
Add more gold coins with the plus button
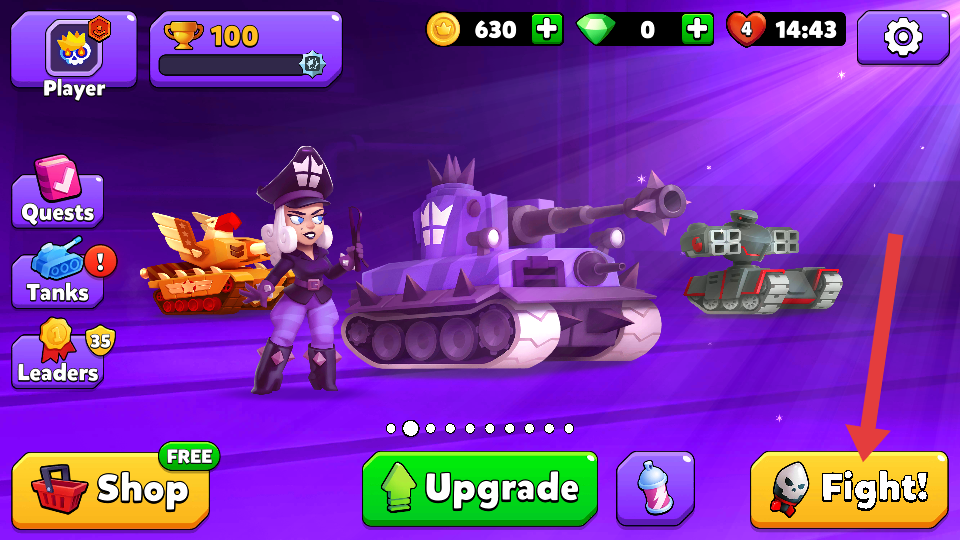(547, 29)
